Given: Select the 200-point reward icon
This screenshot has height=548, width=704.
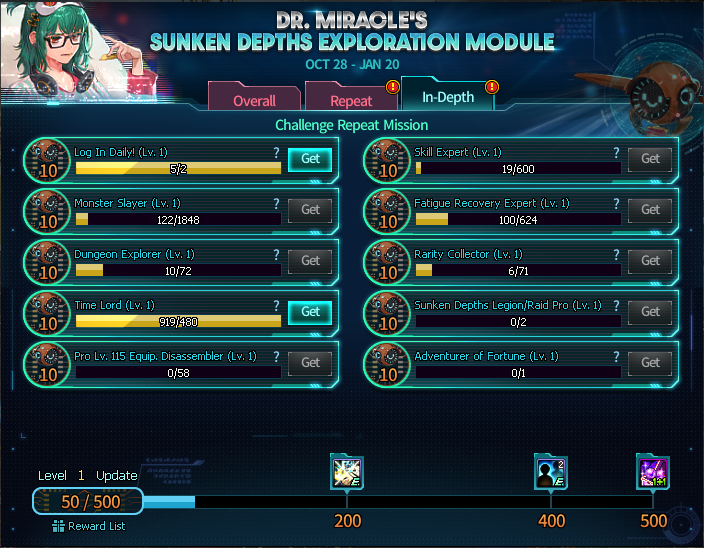Looking at the screenshot, I should coord(347,472).
